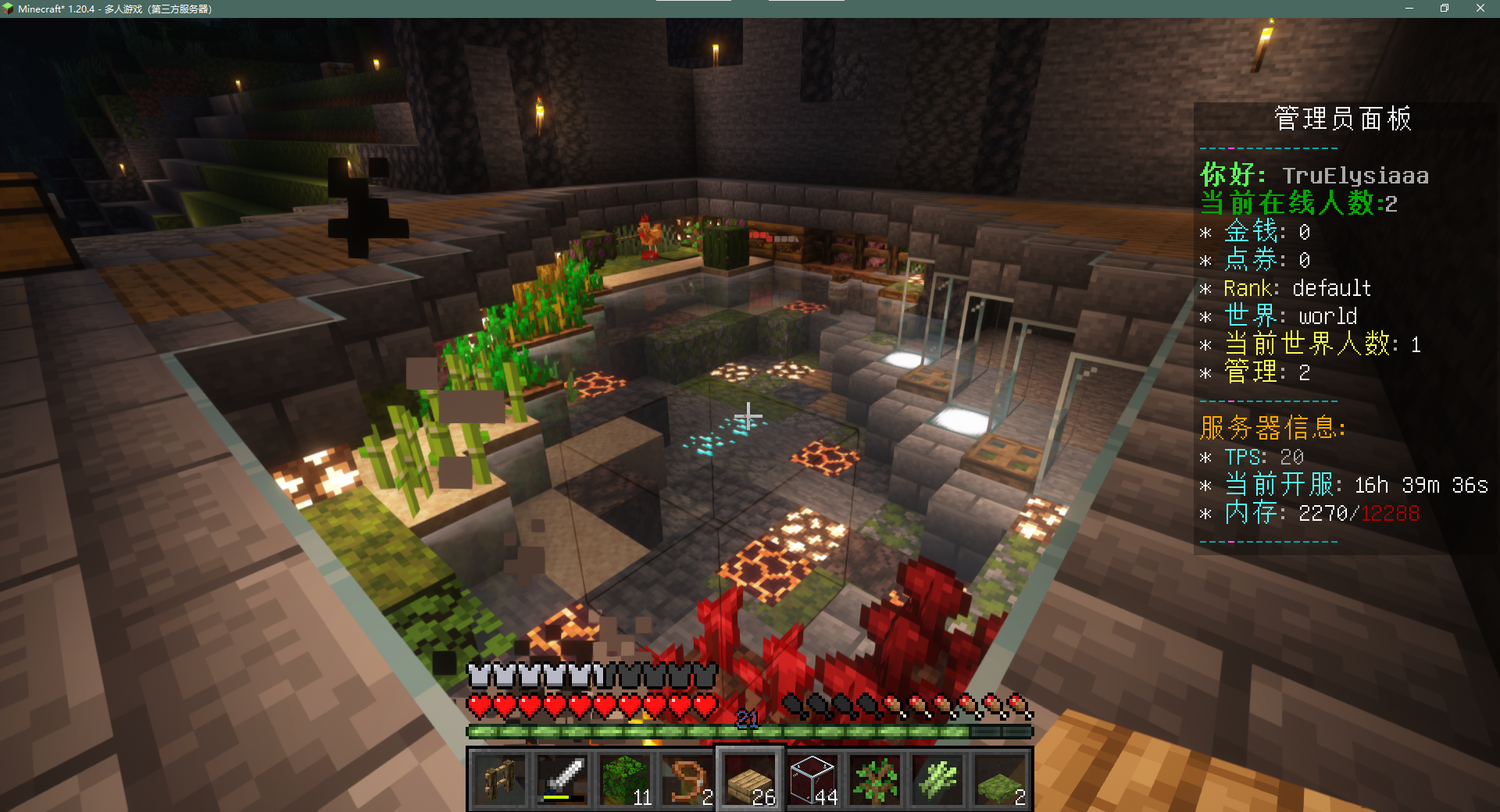Image resolution: width=1500 pixels, height=812 pixels.
Task: Select the sugar cane hotbar slot
Action: (x=937, y=780)
